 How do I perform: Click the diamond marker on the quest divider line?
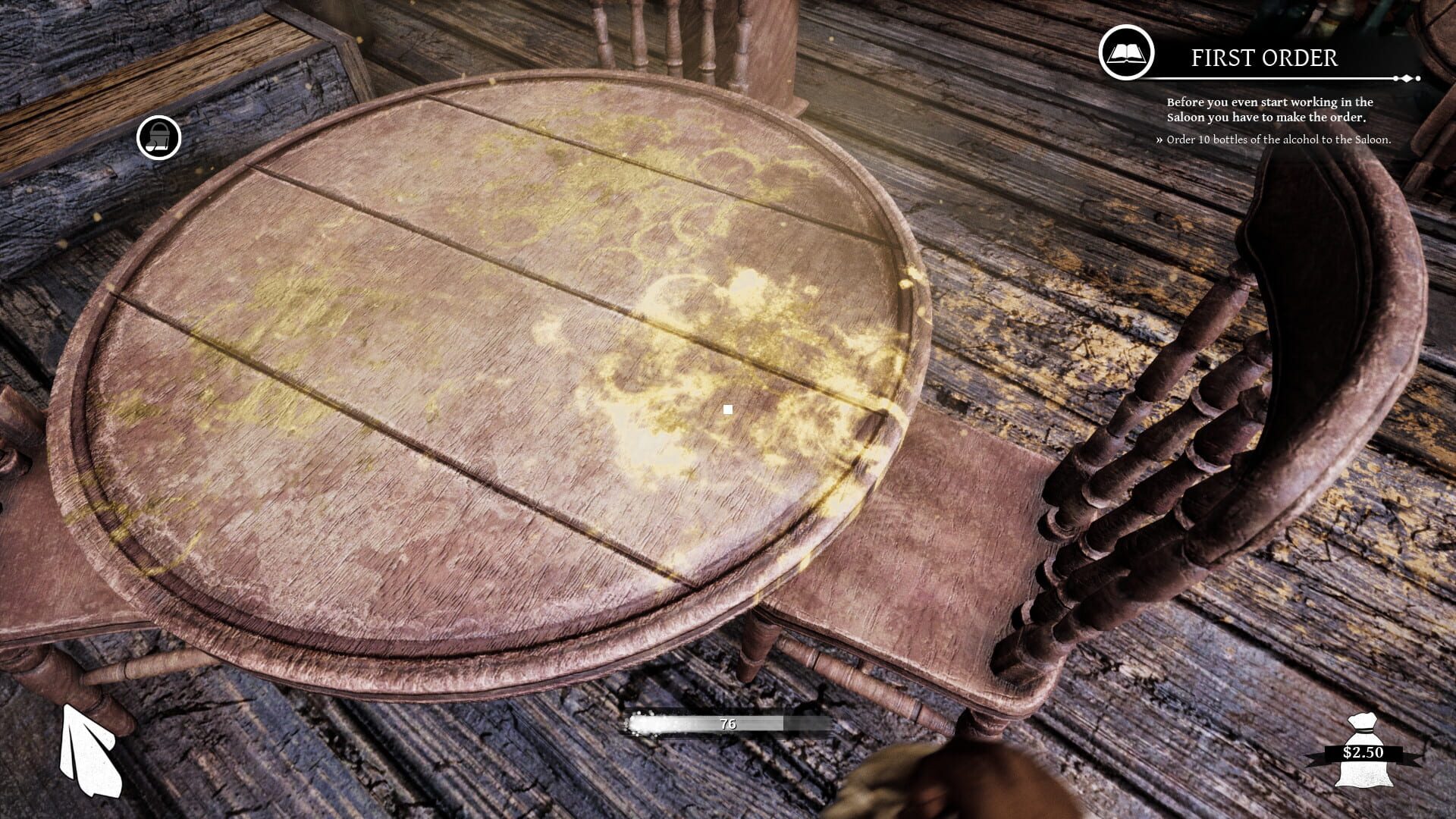pos(1408,77)
